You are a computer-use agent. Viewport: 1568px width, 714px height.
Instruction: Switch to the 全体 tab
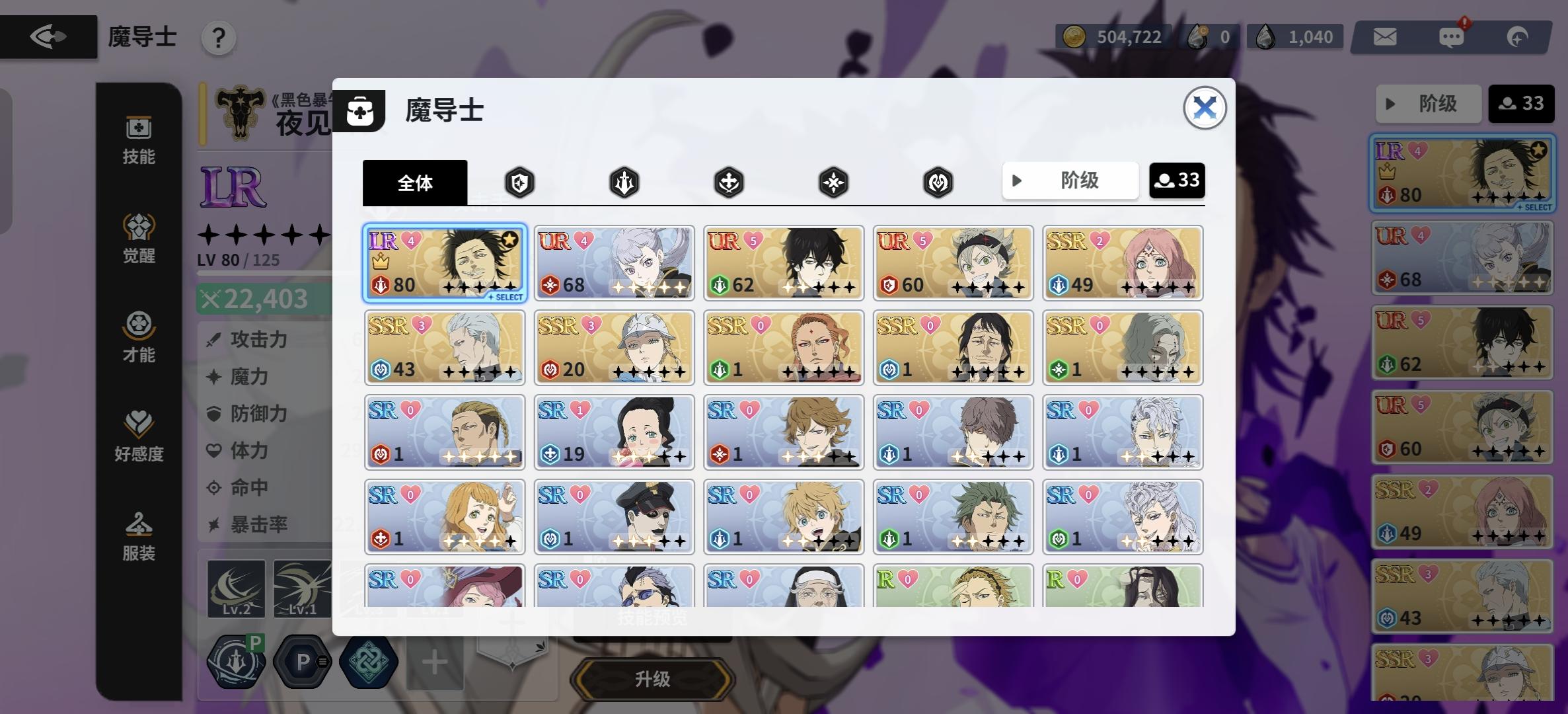point(415,182)
